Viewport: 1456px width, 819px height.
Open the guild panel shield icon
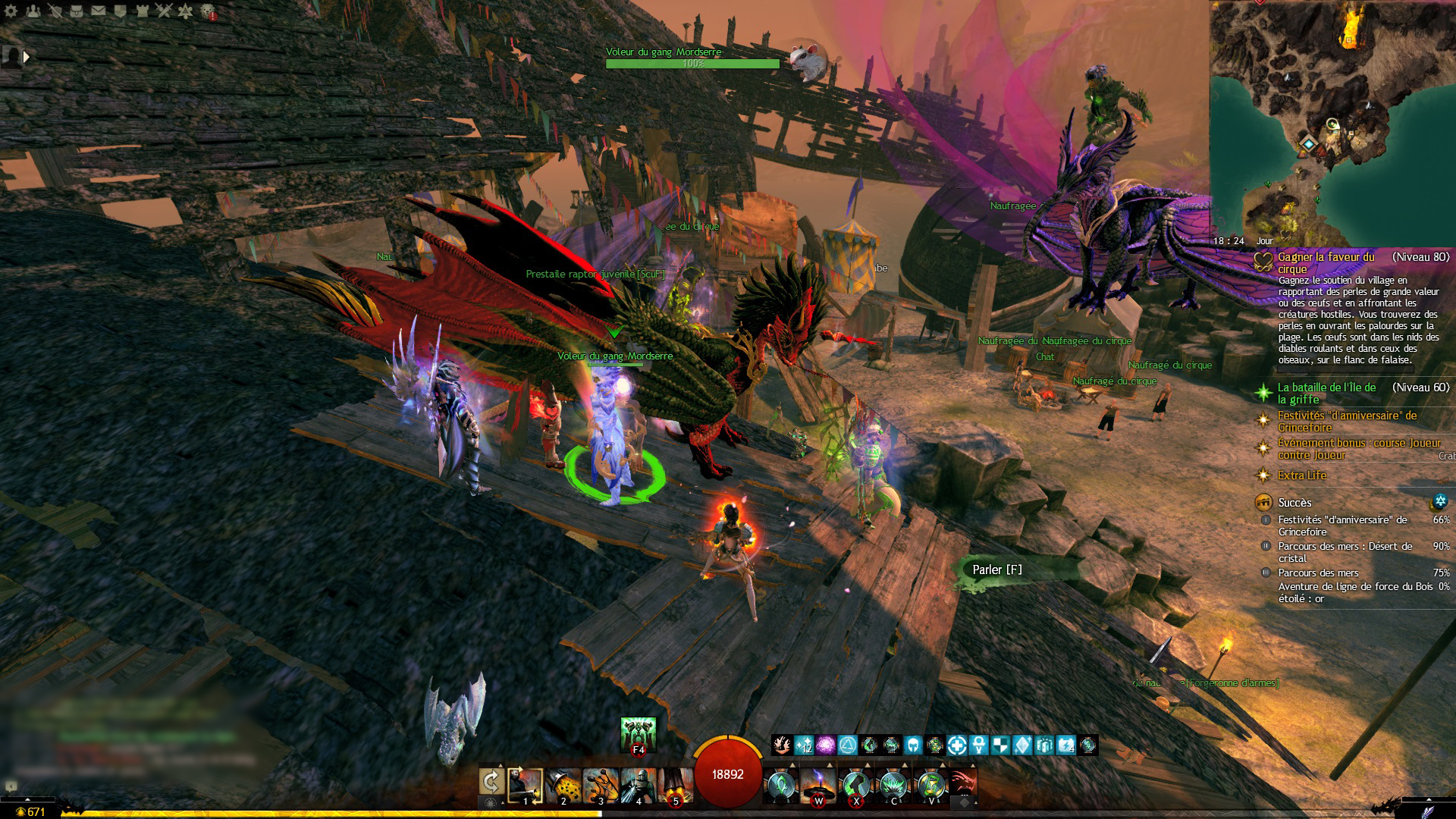pyautogui.click(x=121, y=11)
